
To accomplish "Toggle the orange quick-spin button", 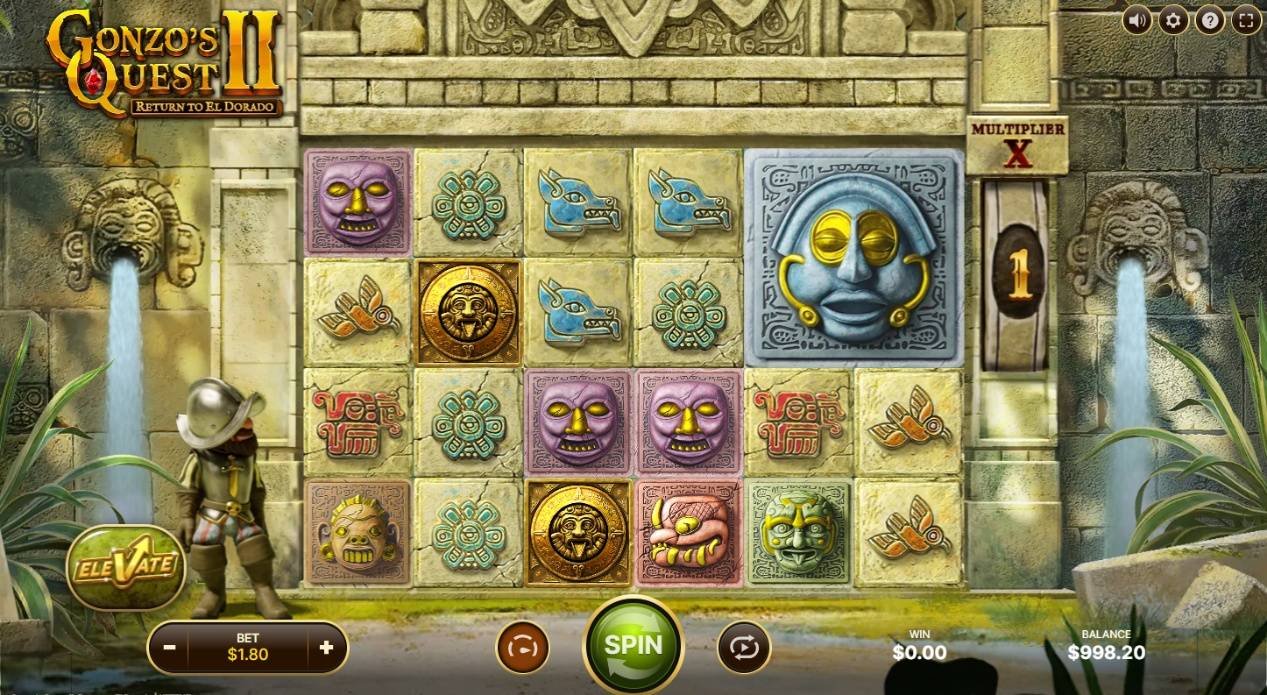I will (521, 647).
